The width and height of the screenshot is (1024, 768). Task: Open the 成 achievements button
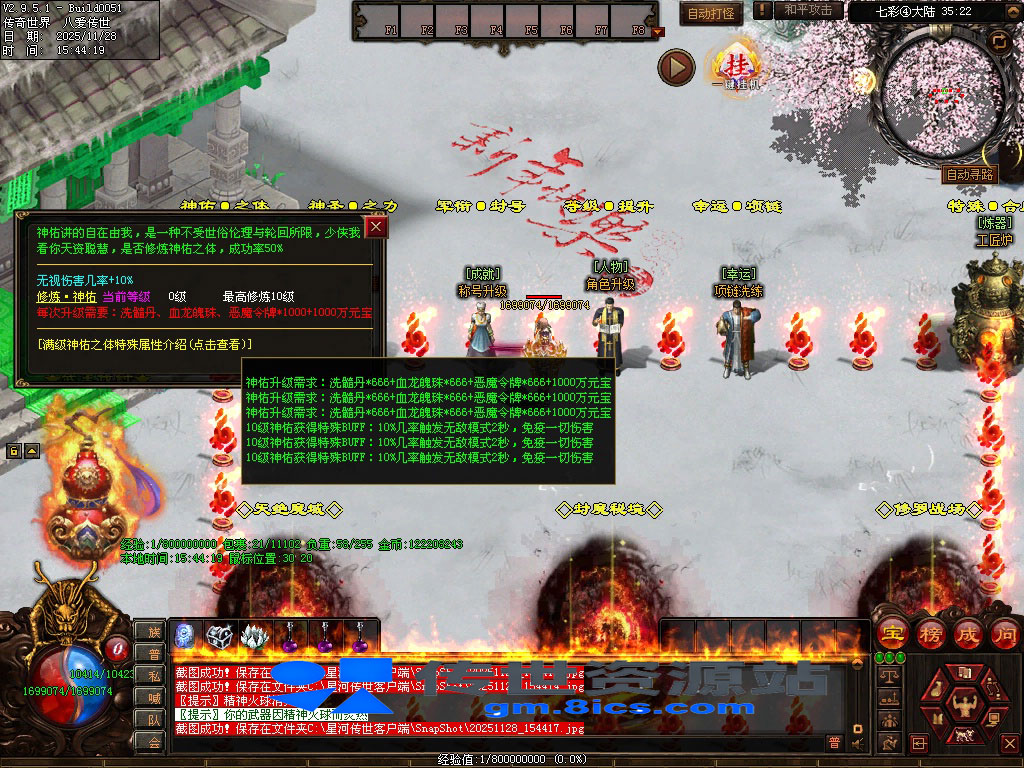tap(967, 632)
